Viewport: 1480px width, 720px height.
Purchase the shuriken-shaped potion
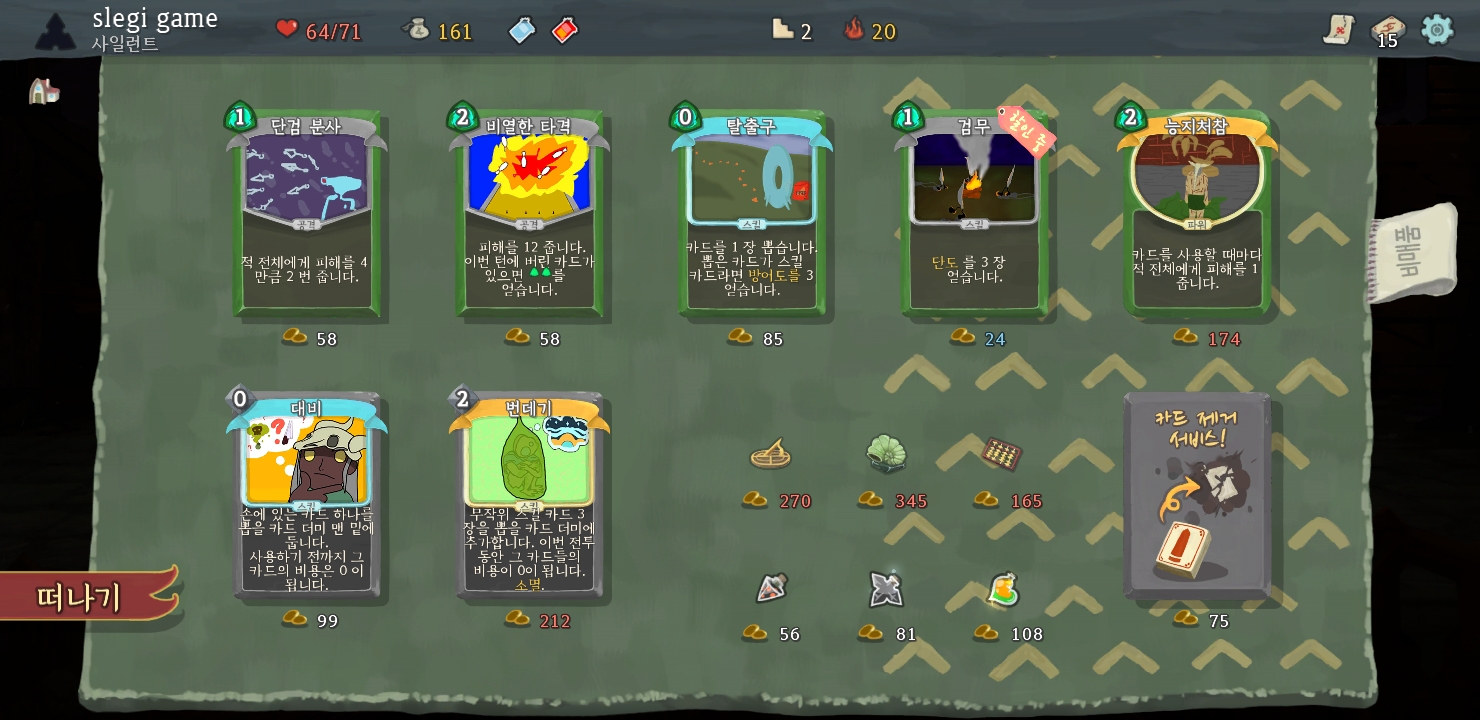click(x=885, y=589)
